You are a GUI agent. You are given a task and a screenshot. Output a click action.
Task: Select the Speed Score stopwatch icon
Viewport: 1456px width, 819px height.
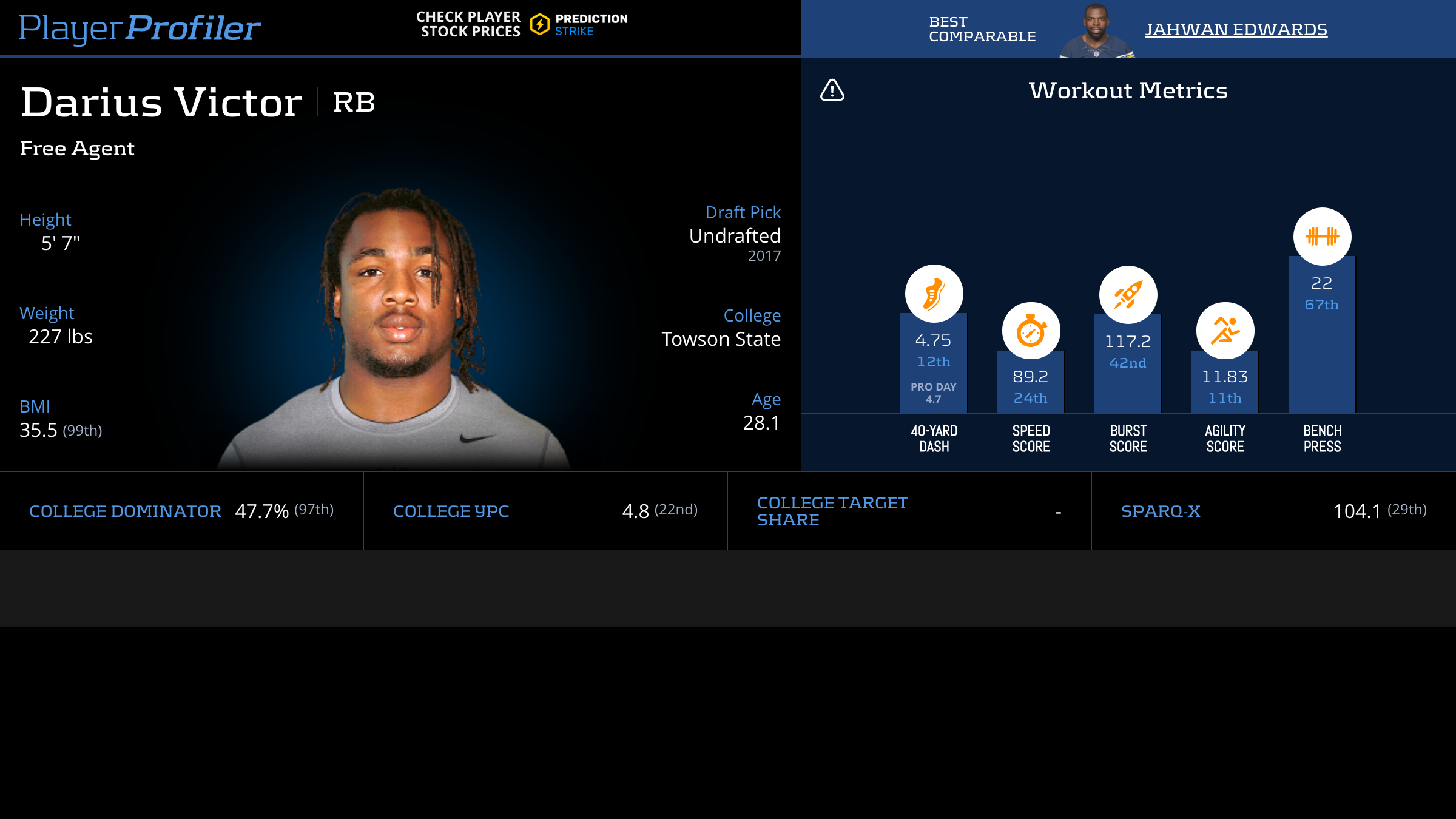pos(1031,331)
